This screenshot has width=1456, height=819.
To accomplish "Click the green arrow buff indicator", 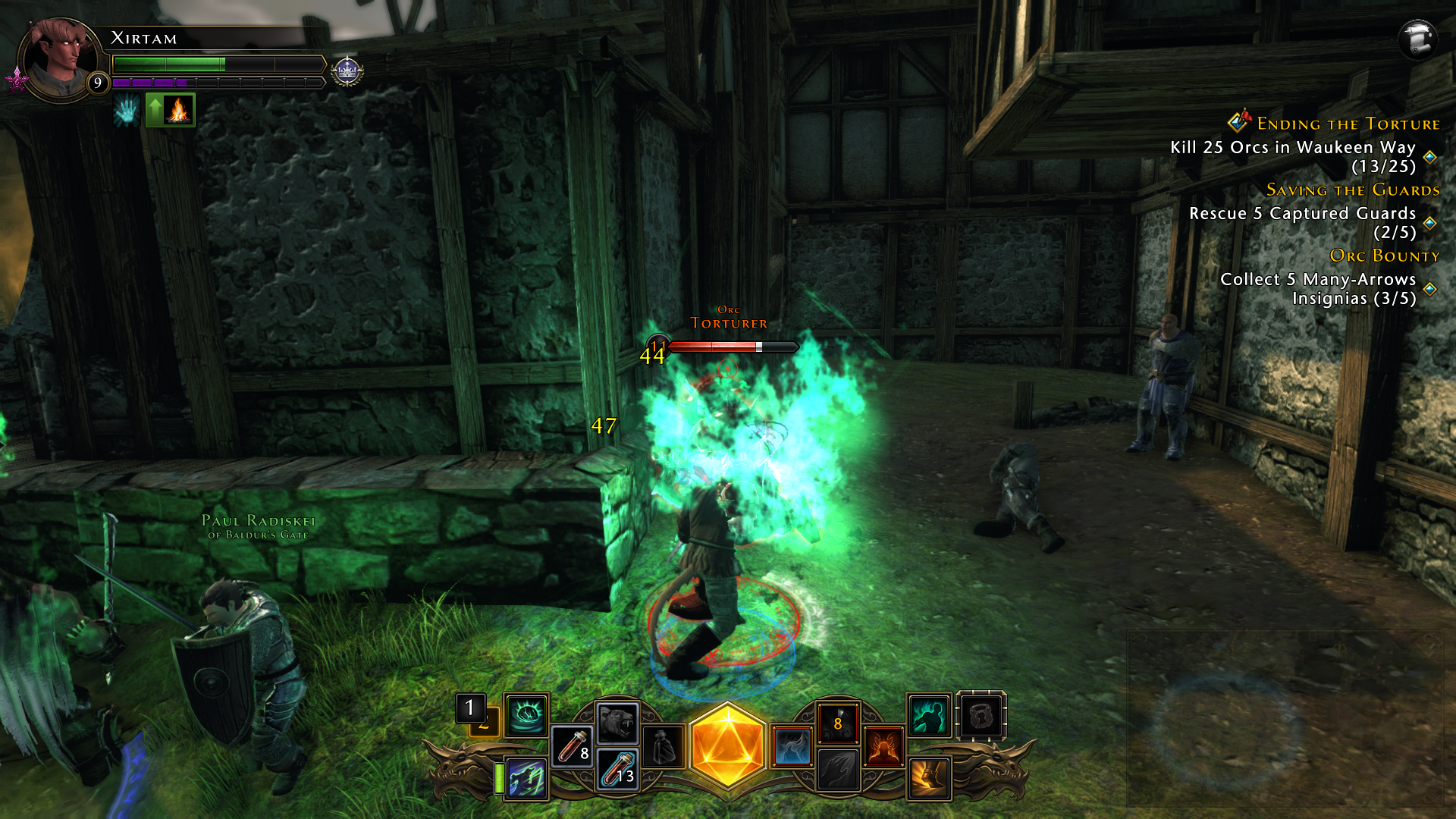I will 157,111.
